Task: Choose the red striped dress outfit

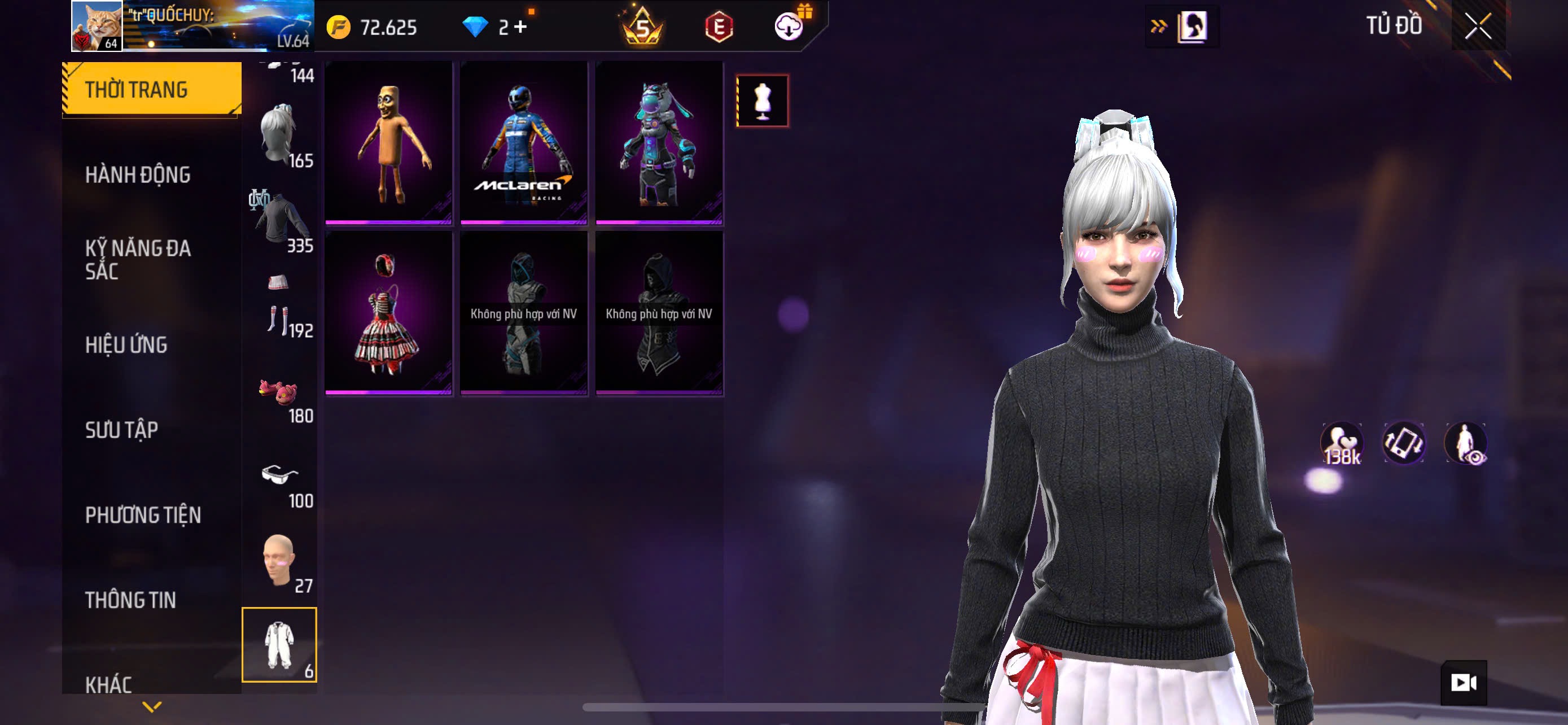Action: point(388,313)
